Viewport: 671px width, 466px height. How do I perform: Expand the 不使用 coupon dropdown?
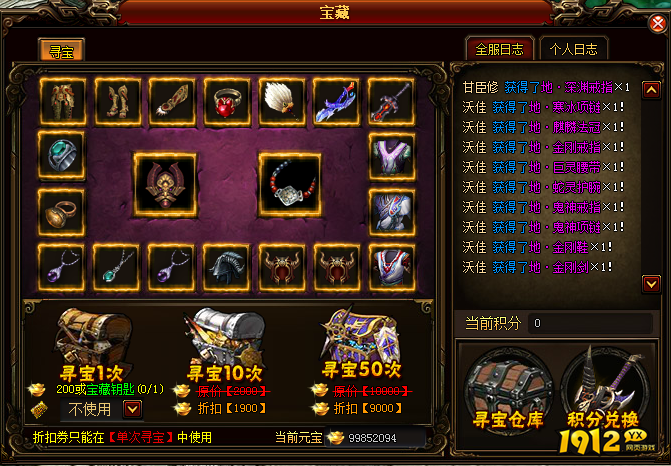point(131,408)
